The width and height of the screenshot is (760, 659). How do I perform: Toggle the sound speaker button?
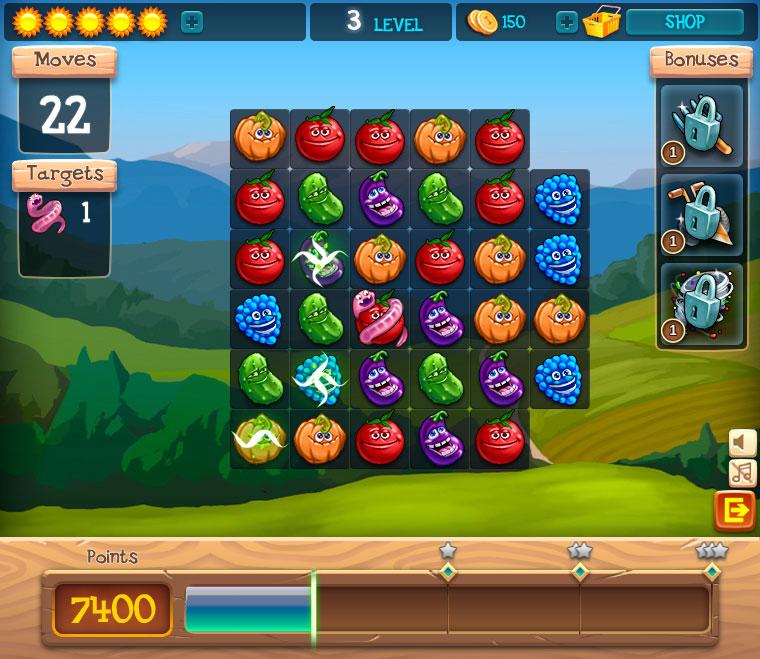pyautogui.click(x=742, y=442)
